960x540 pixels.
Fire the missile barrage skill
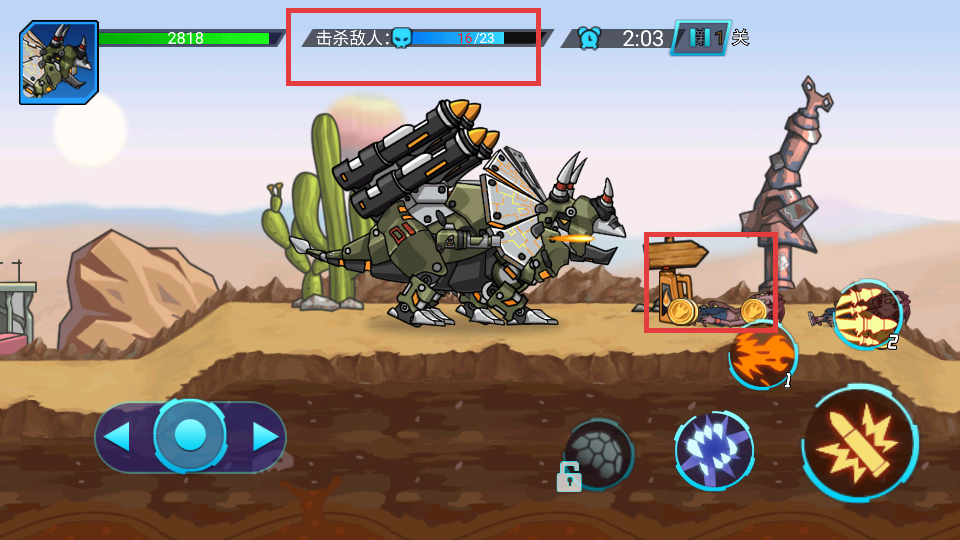click(867, 315)
